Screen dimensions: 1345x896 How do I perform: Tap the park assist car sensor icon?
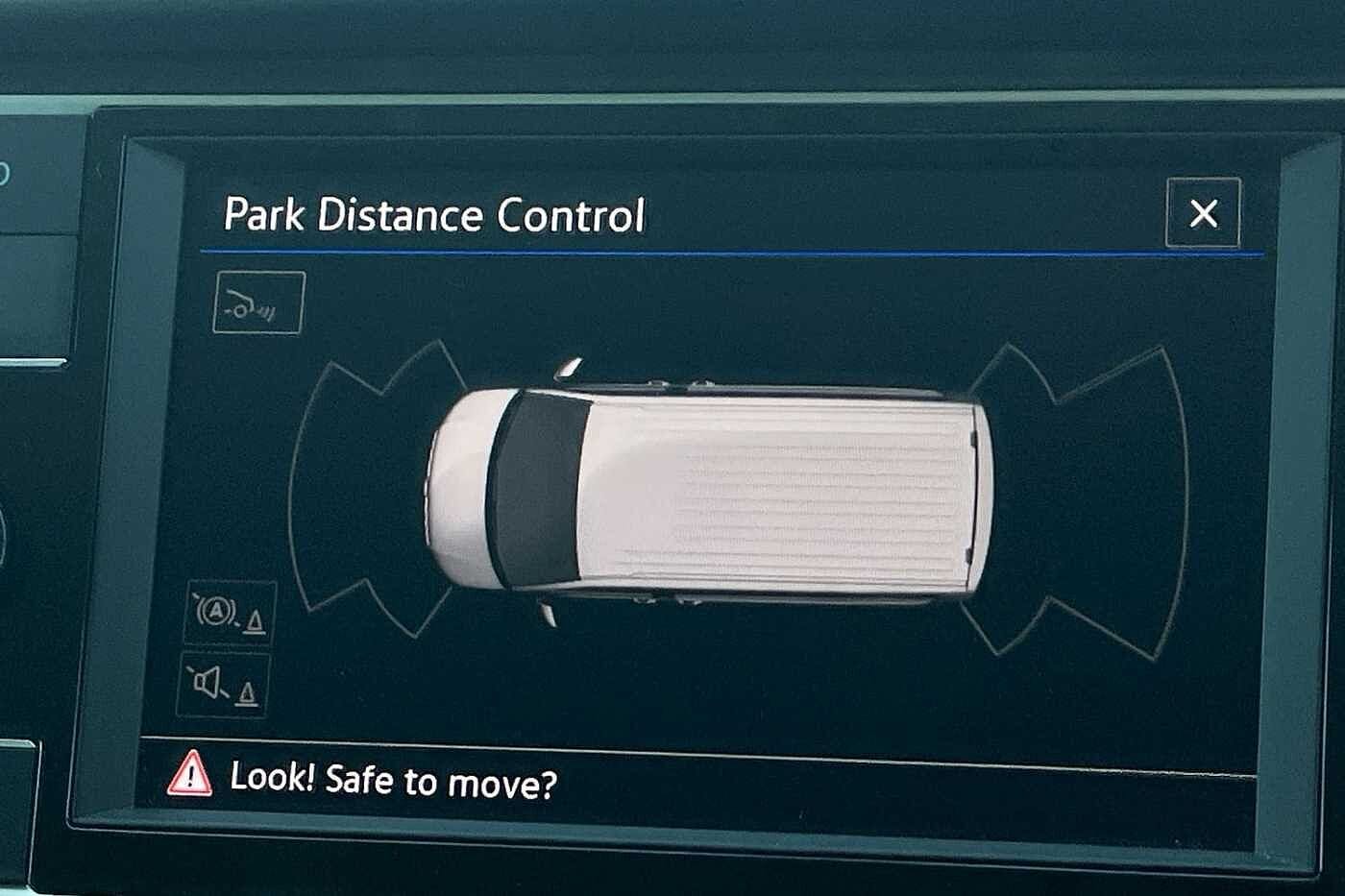click(x=258, y=303)
